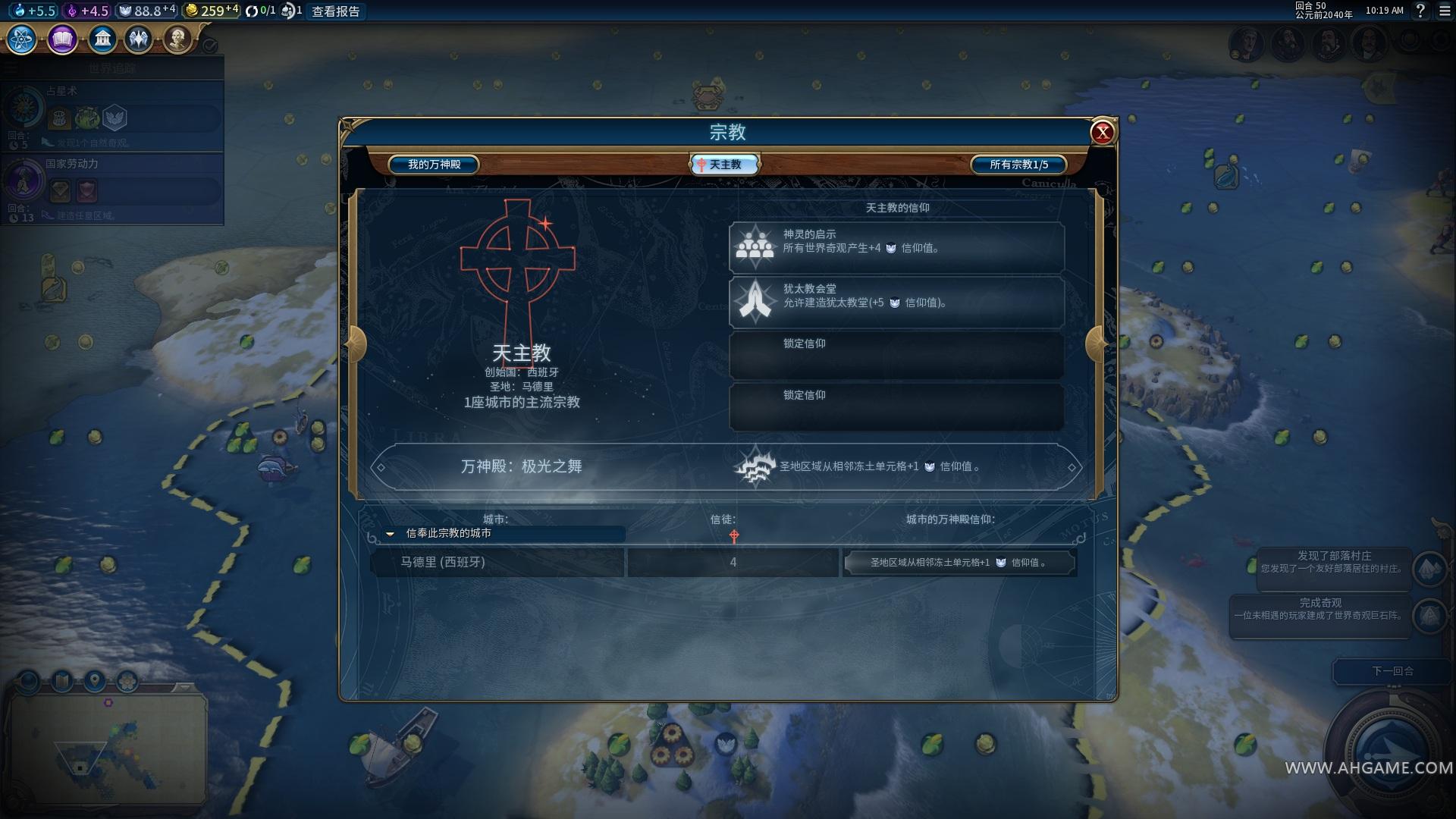
Task: Click the question mark help icon
Action: [x=1421, y=11]
